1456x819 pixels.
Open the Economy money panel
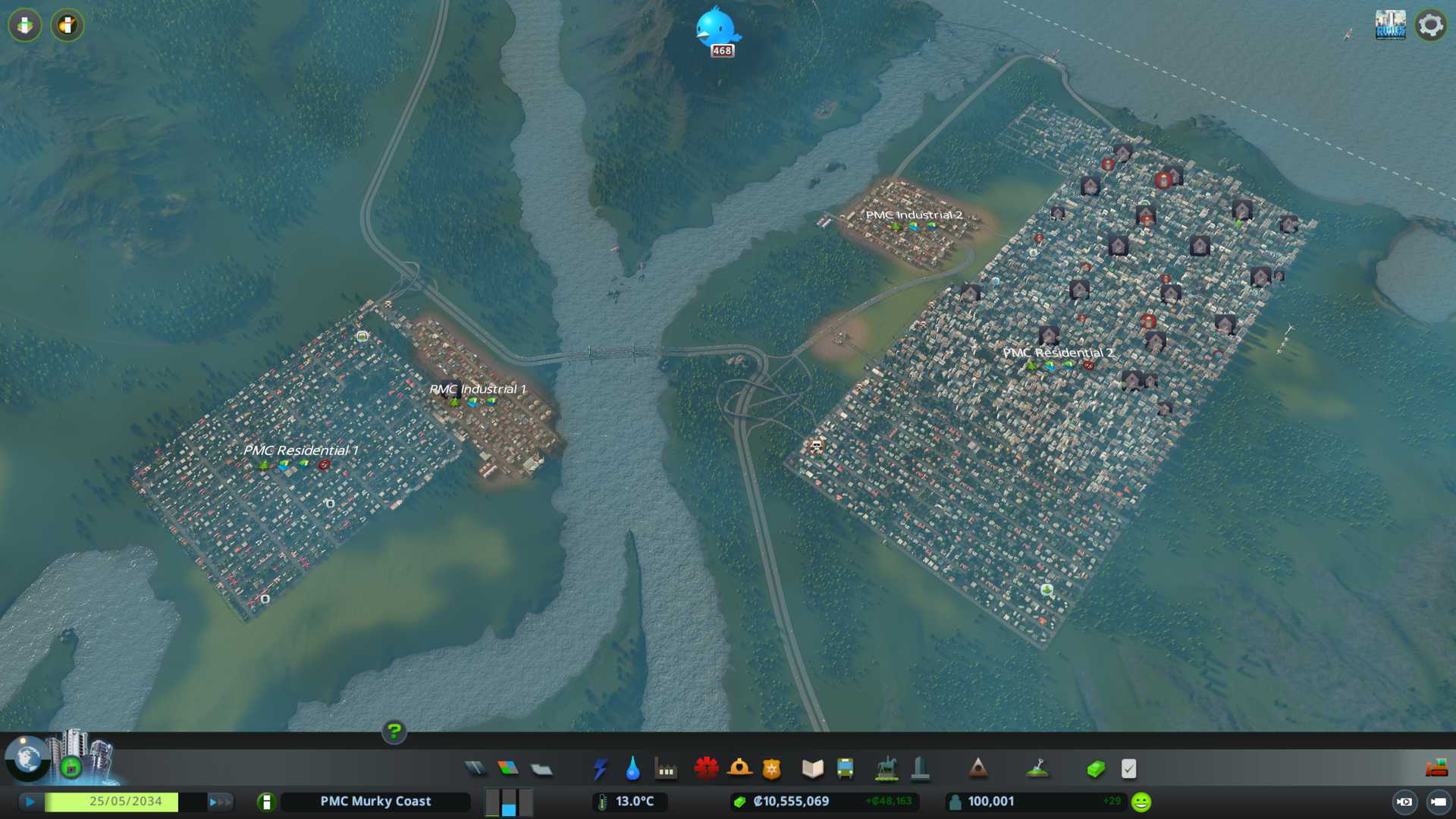[1096, 769]
